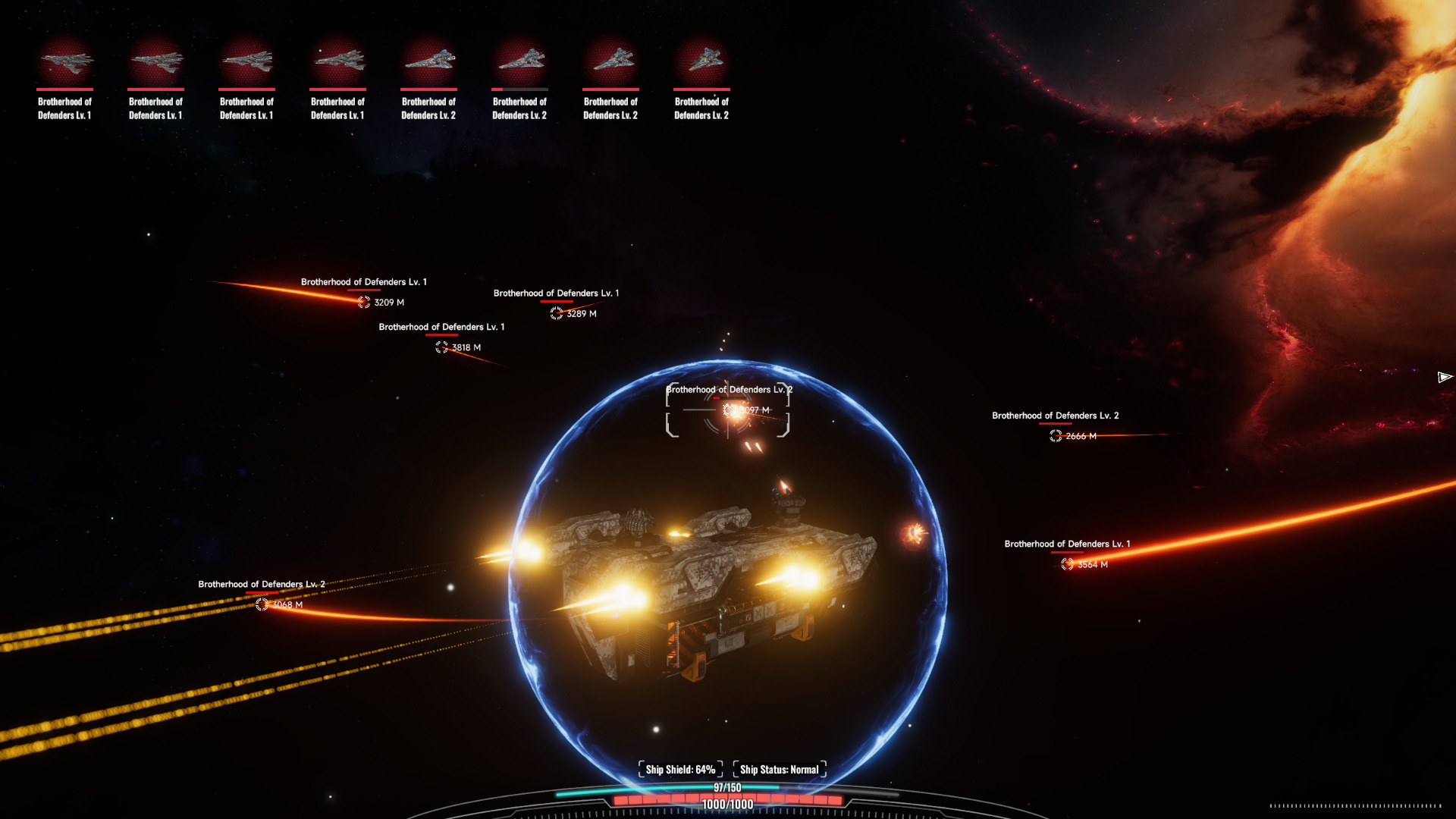Target the Lv. 1 enemy marker at 3289 M

[557, 313]
